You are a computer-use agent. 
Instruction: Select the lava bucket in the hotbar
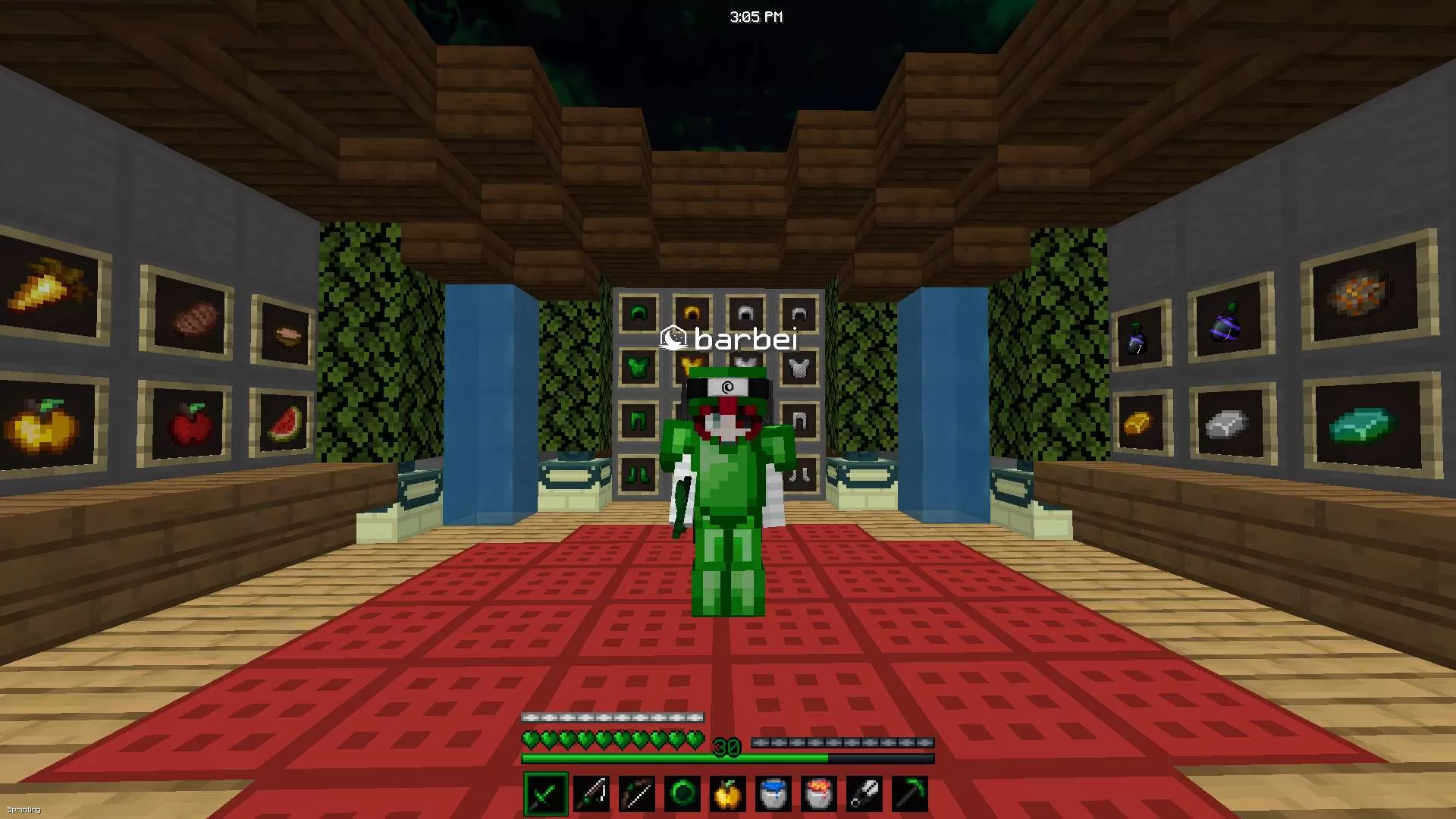[x=819, y=792]
